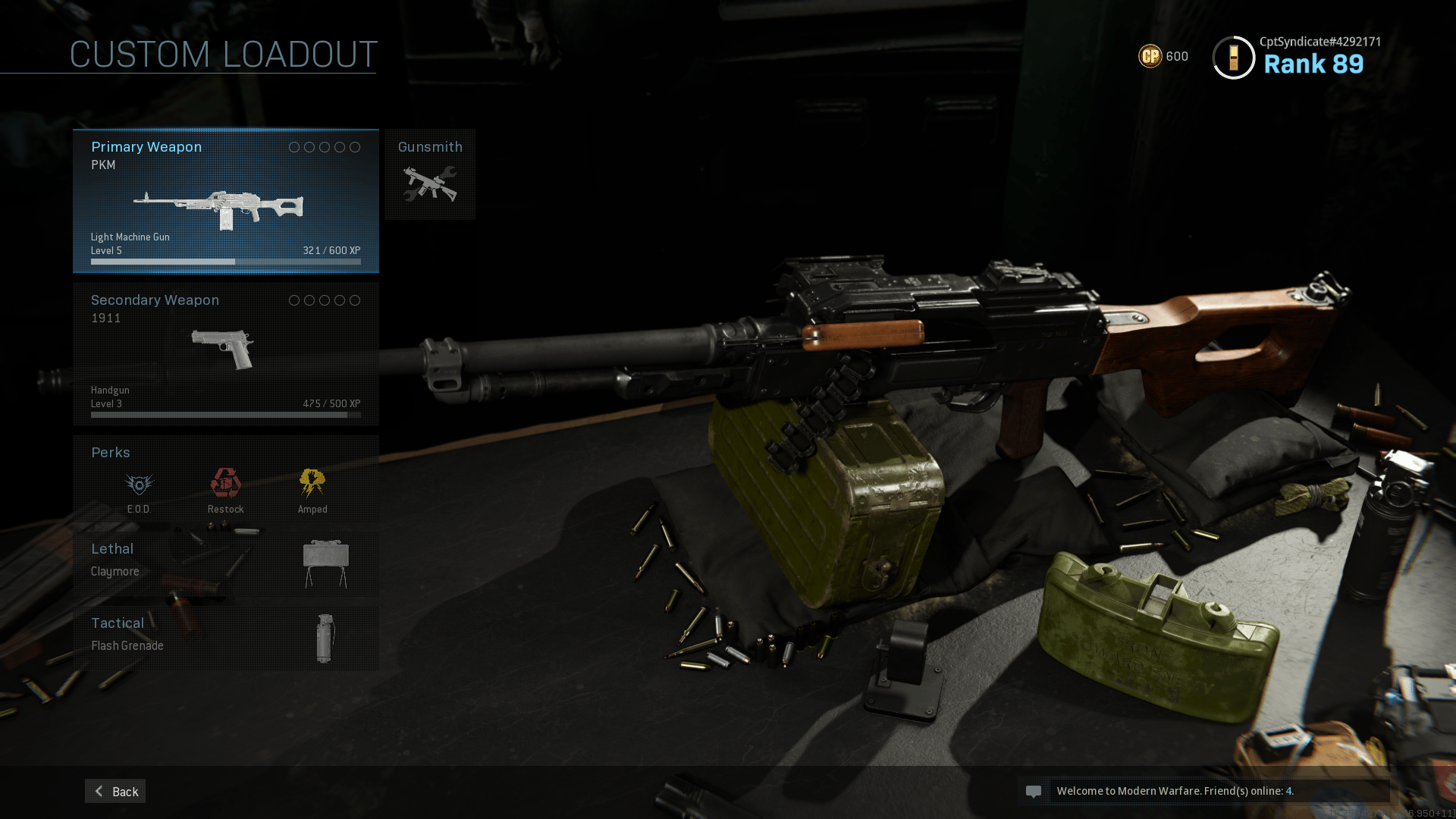Open the Lethal Claymore slot
The height and width of the screenshot is (819, 1456).
[x=225, y=563]
